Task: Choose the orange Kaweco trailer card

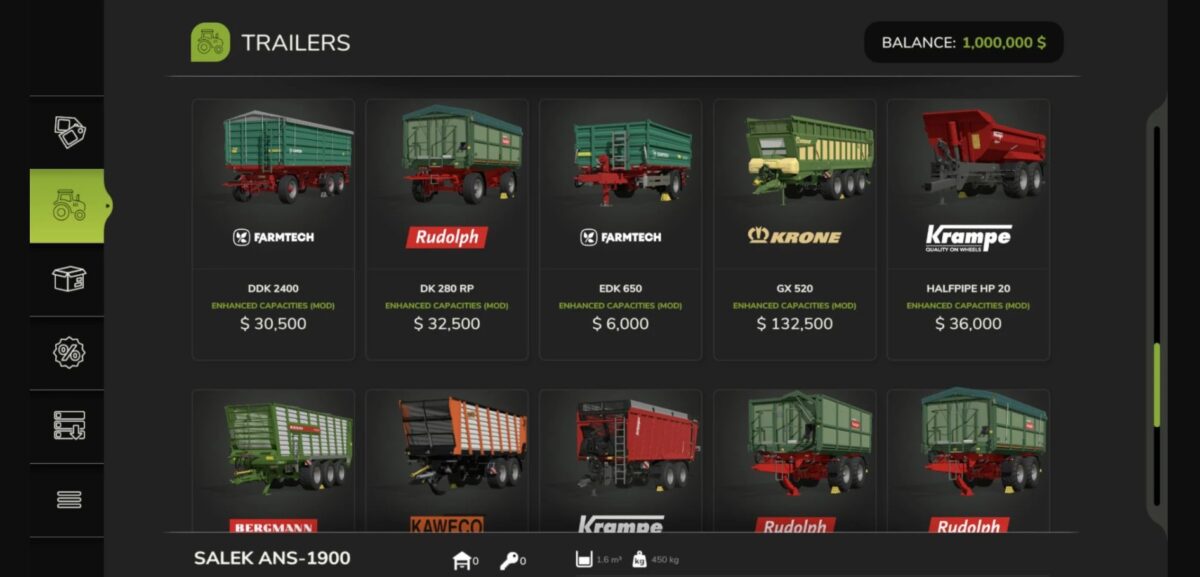Action: click(x=447, y=461)
